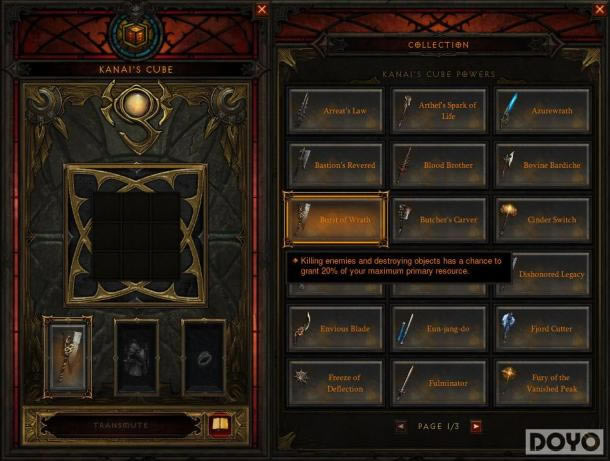Select the Azurewrath power
610x461 pixels.
click(x=542, y=109)
